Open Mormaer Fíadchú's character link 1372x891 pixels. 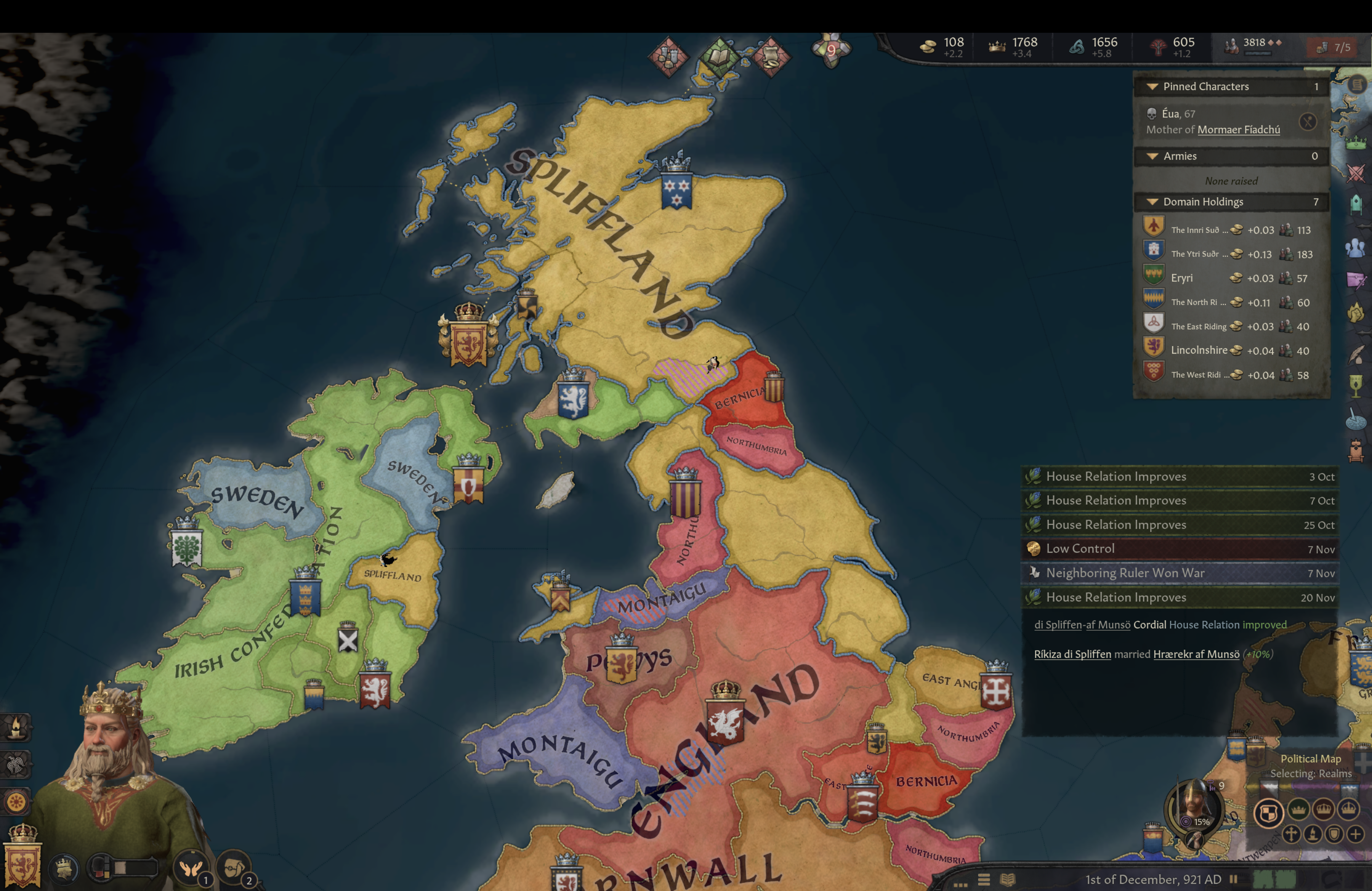(x=1238, y=130)
